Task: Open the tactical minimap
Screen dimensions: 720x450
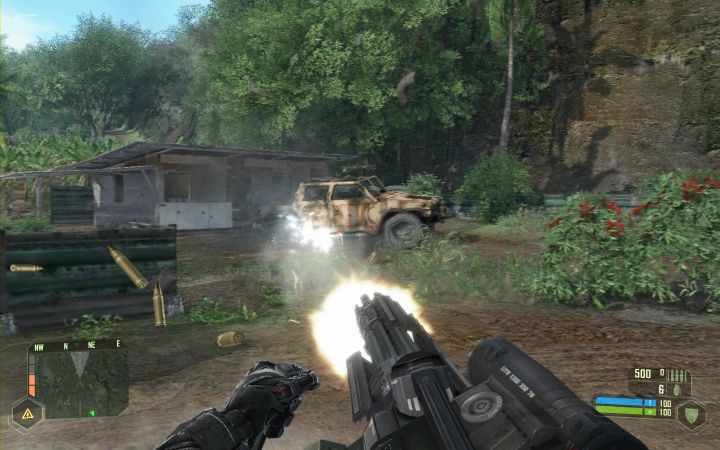Action: 83,382
